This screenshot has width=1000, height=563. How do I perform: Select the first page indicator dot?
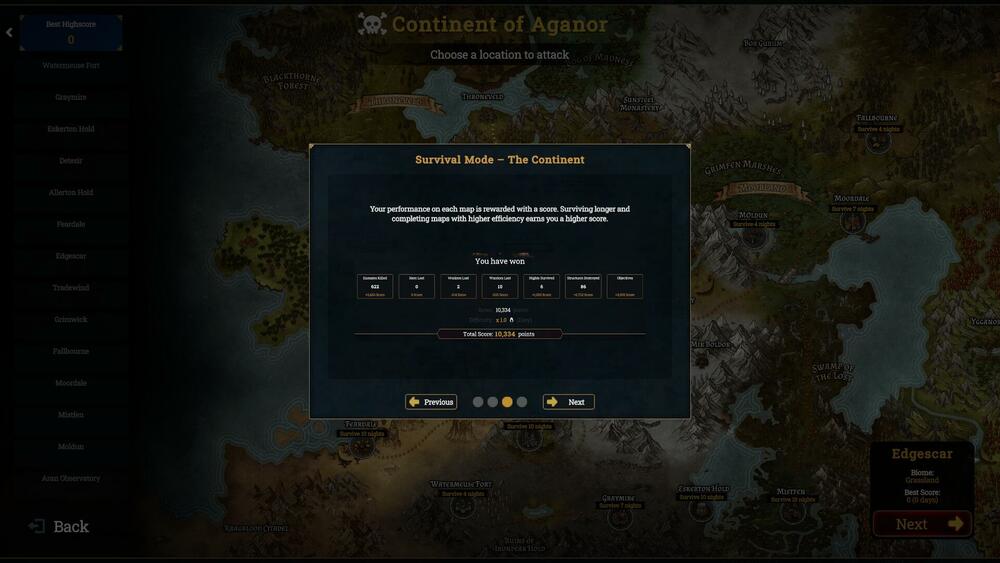point(478,402)
